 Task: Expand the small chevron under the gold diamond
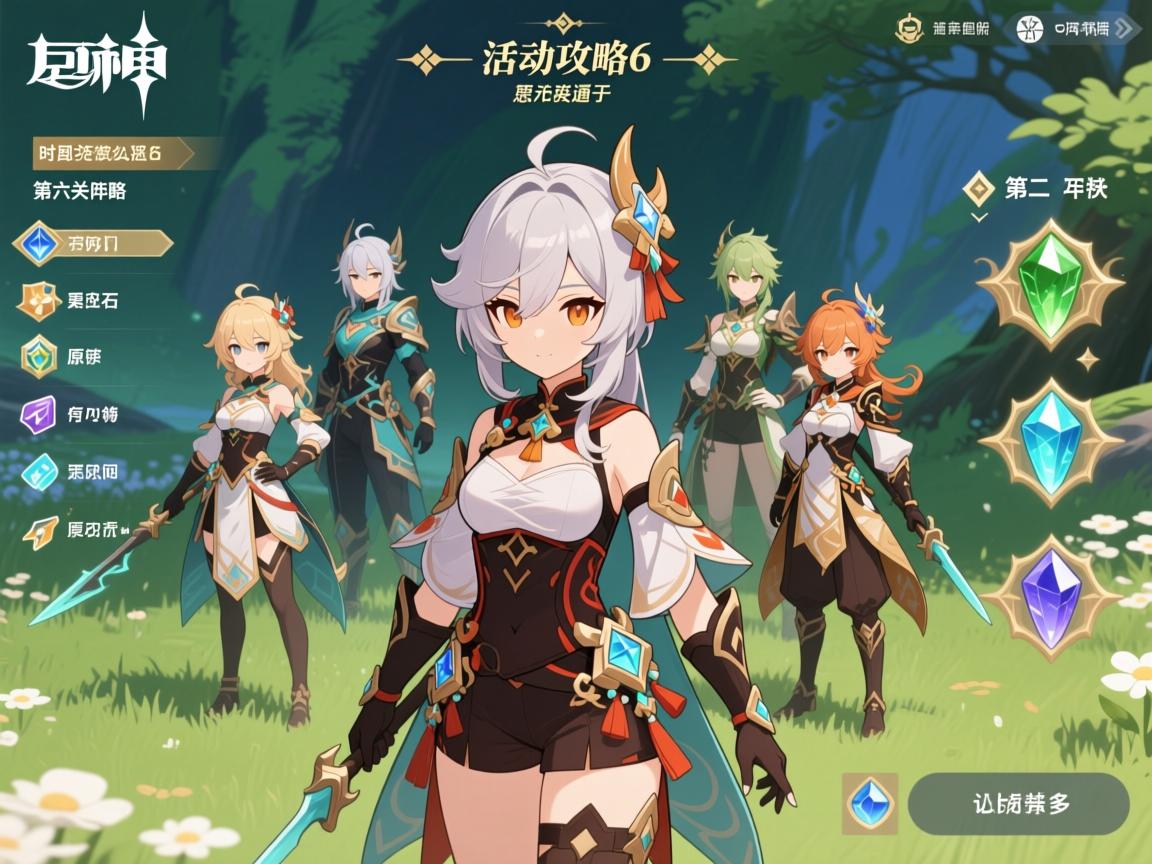[979, 216]
